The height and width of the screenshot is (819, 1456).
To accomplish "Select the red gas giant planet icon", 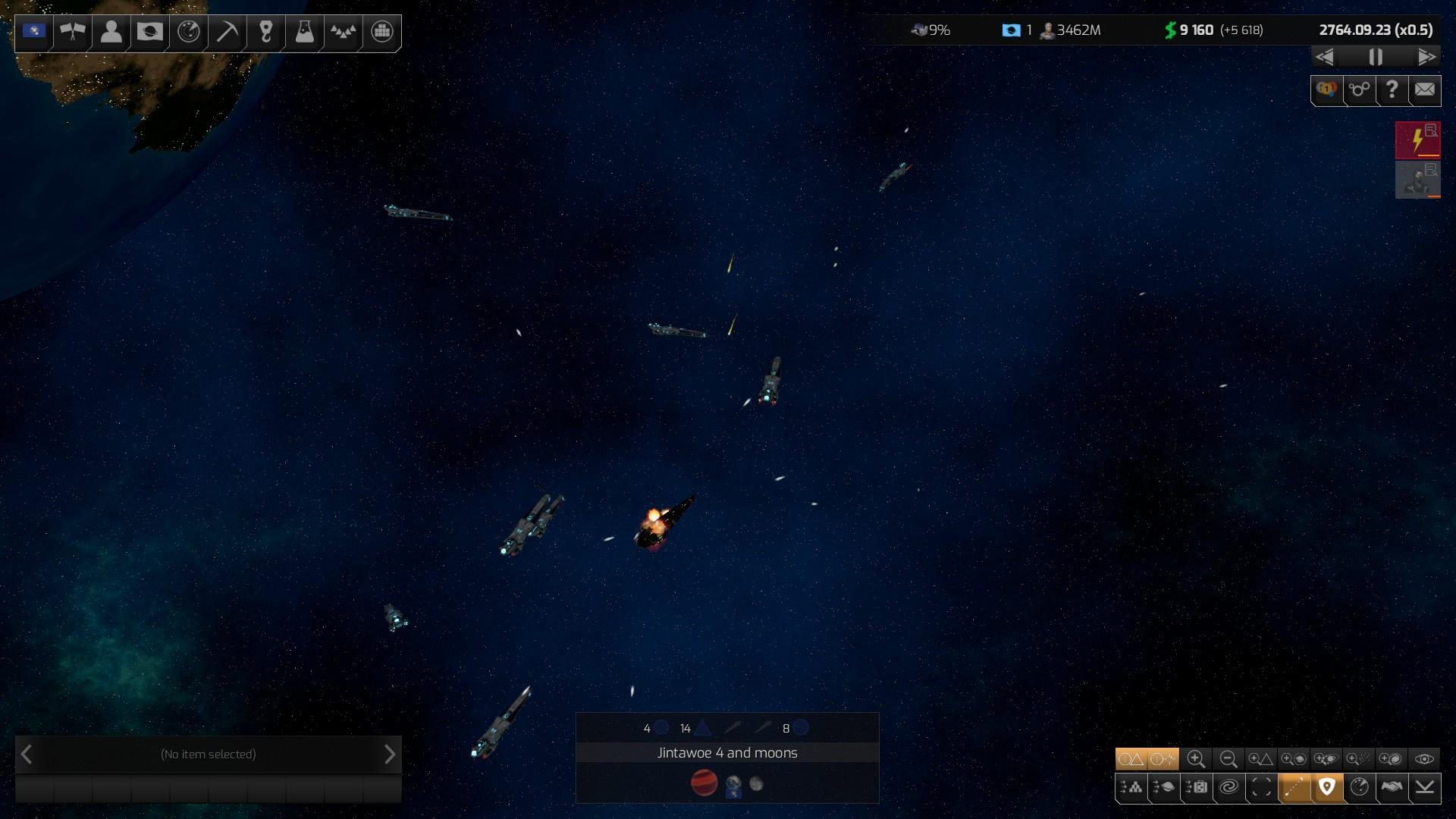I will point(704,783).
